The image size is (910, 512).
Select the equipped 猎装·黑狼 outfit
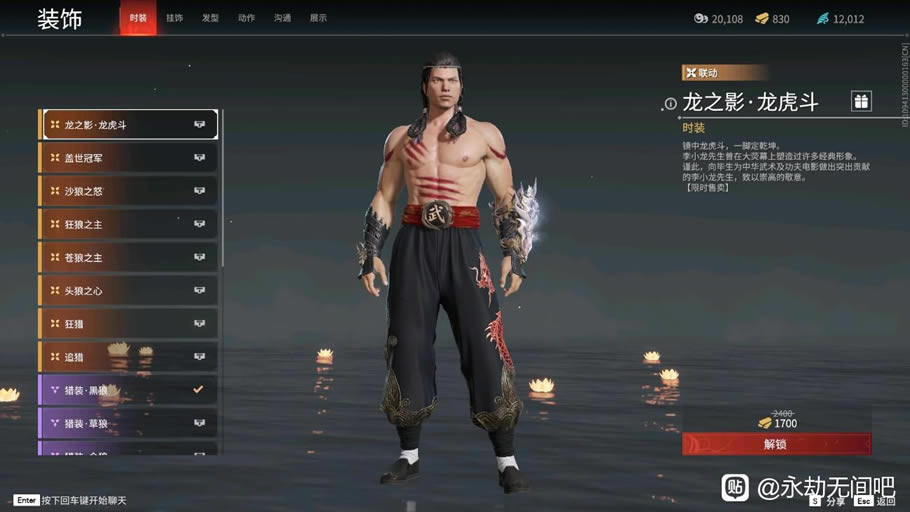[x=130, y=389]
